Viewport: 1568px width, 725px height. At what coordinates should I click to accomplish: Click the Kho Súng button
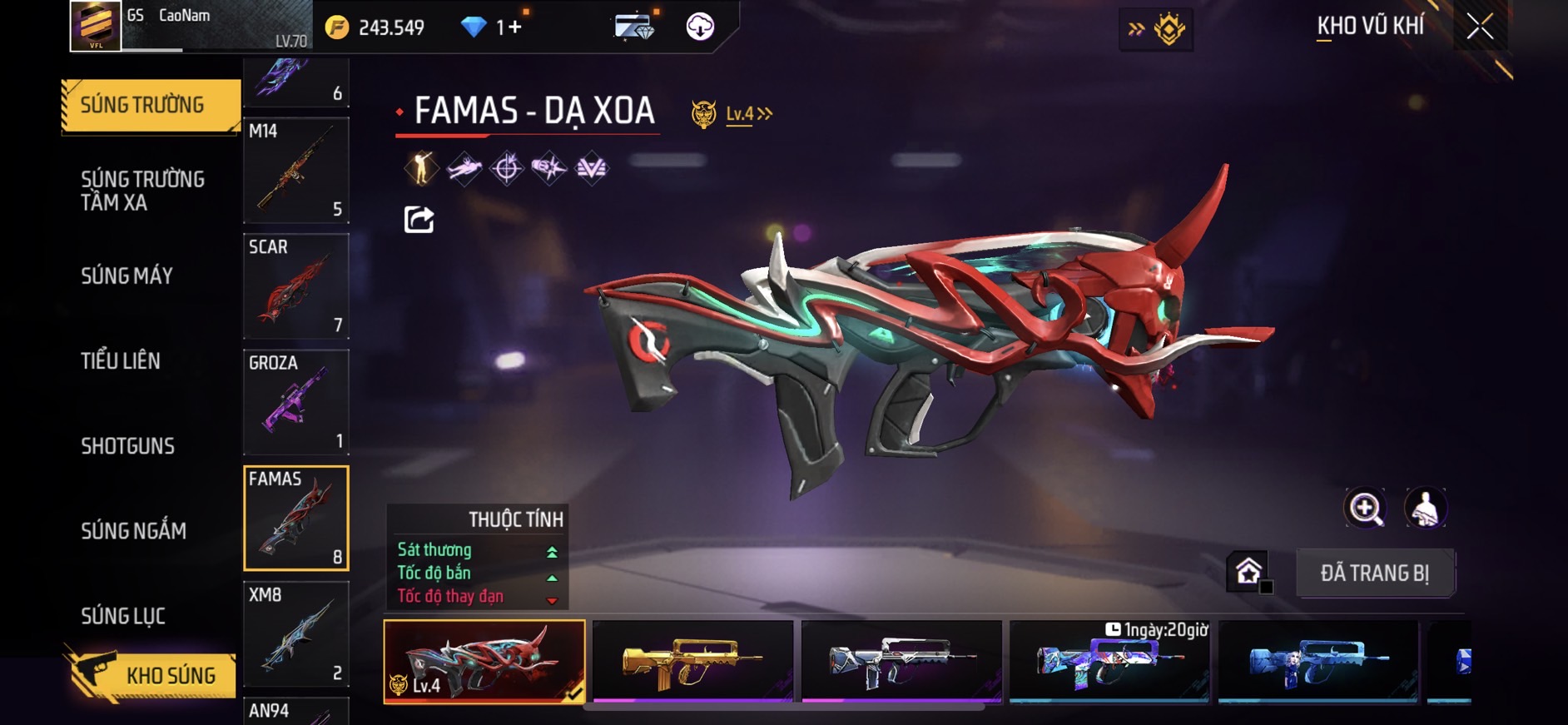(x=151, y=675)
